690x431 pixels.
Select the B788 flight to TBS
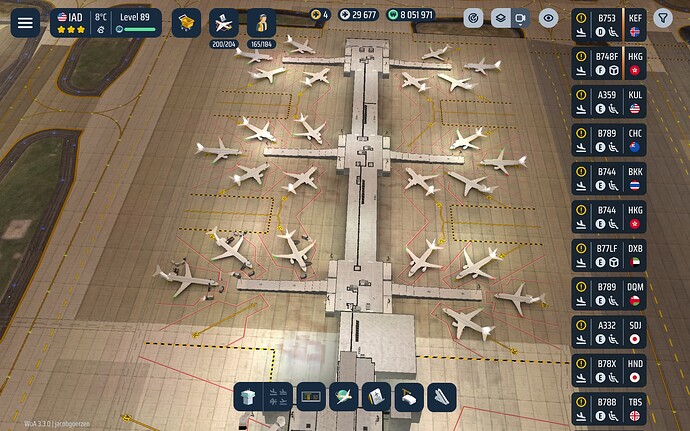609,407
